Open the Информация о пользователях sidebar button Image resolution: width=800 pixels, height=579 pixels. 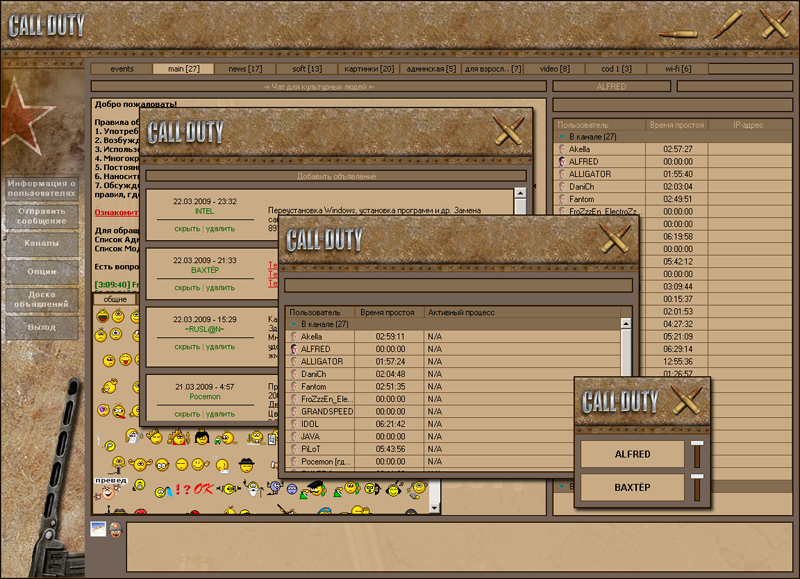coord(41,188)
